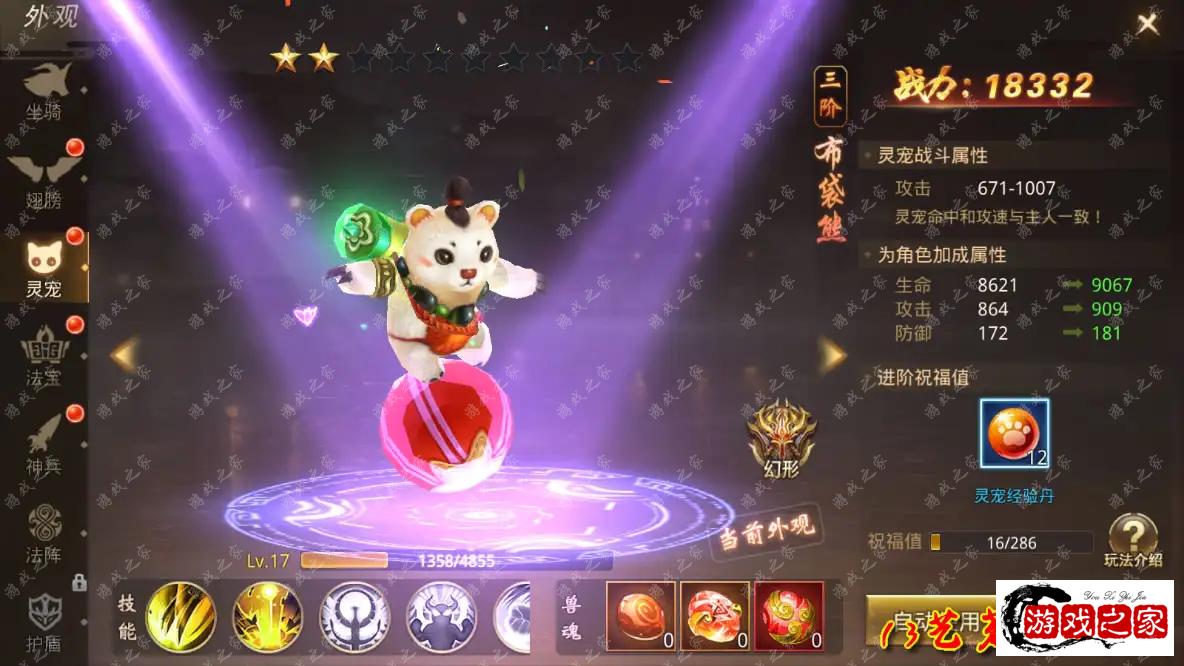The width and height of the screenshot is (1184, 666).
Task: Select the orange swirl beast soul slot
Action: pos(641,615)
